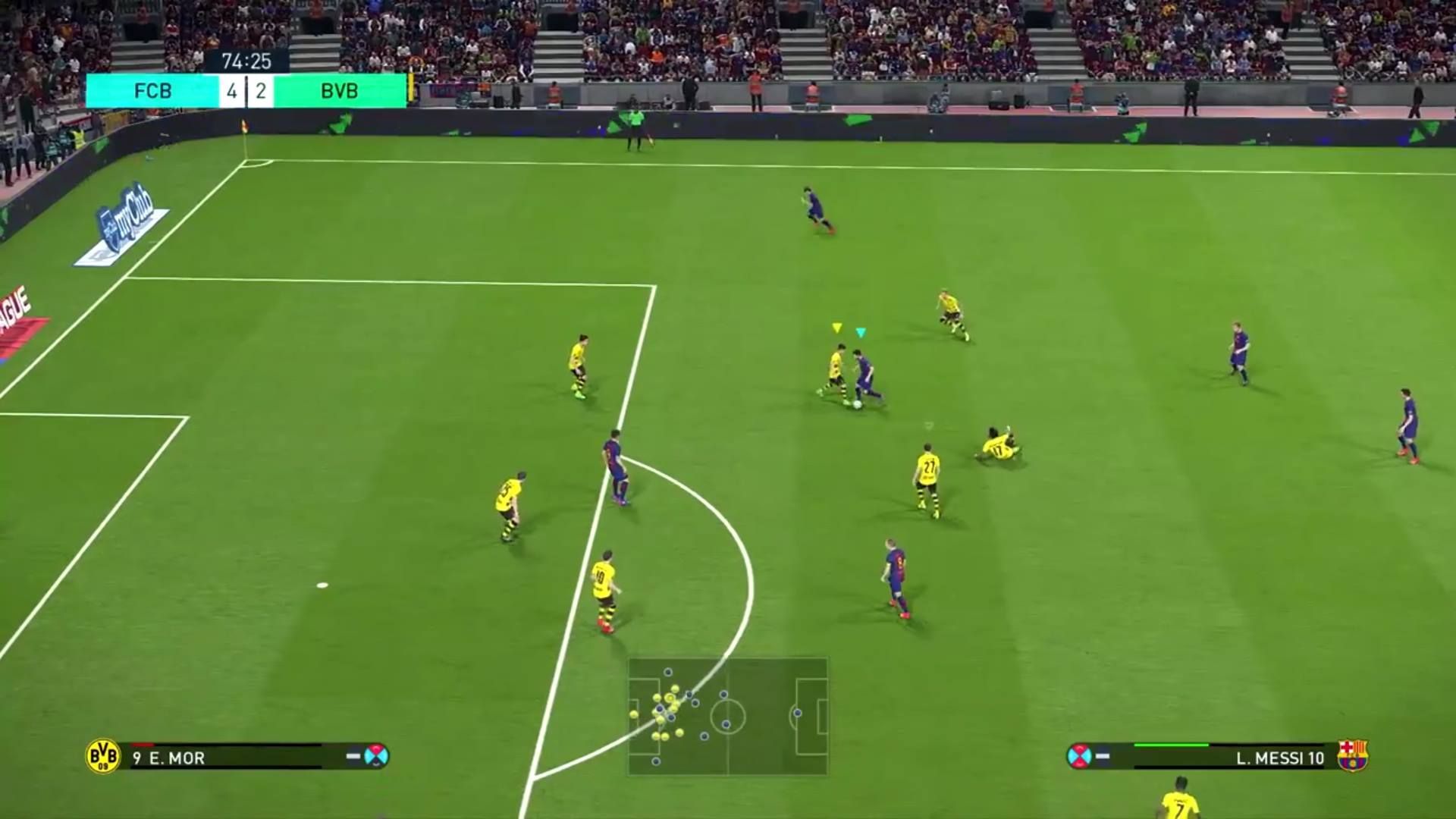Click the yellow cursor triangle above the dribbler
1456x819 pixels.
pyautogui.click(x=836, y=326)
